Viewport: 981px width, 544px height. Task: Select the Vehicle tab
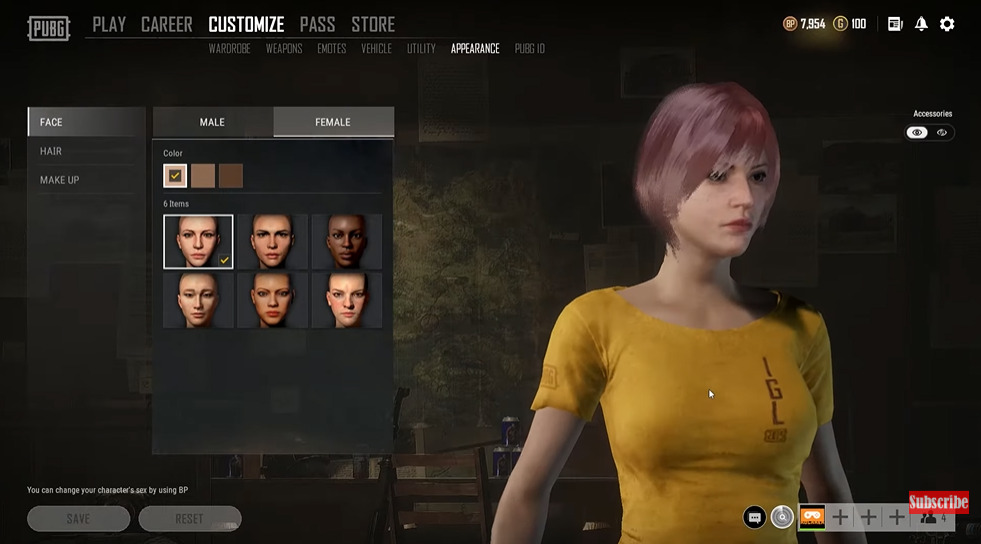pos(376,49)
